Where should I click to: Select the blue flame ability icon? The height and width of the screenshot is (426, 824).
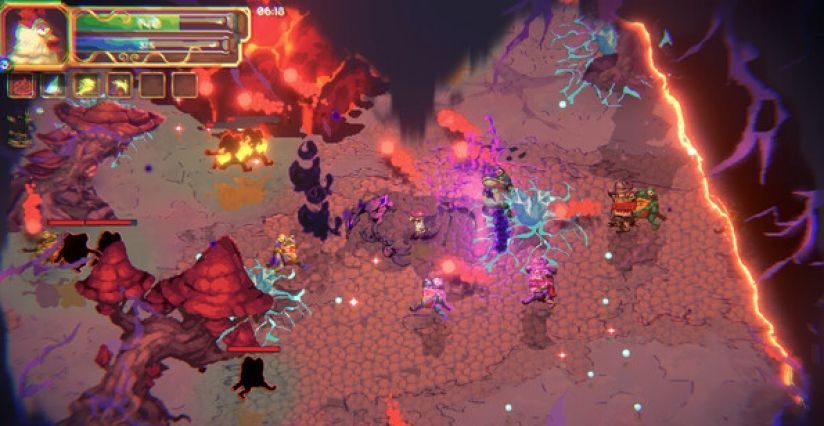coord(54,86)
